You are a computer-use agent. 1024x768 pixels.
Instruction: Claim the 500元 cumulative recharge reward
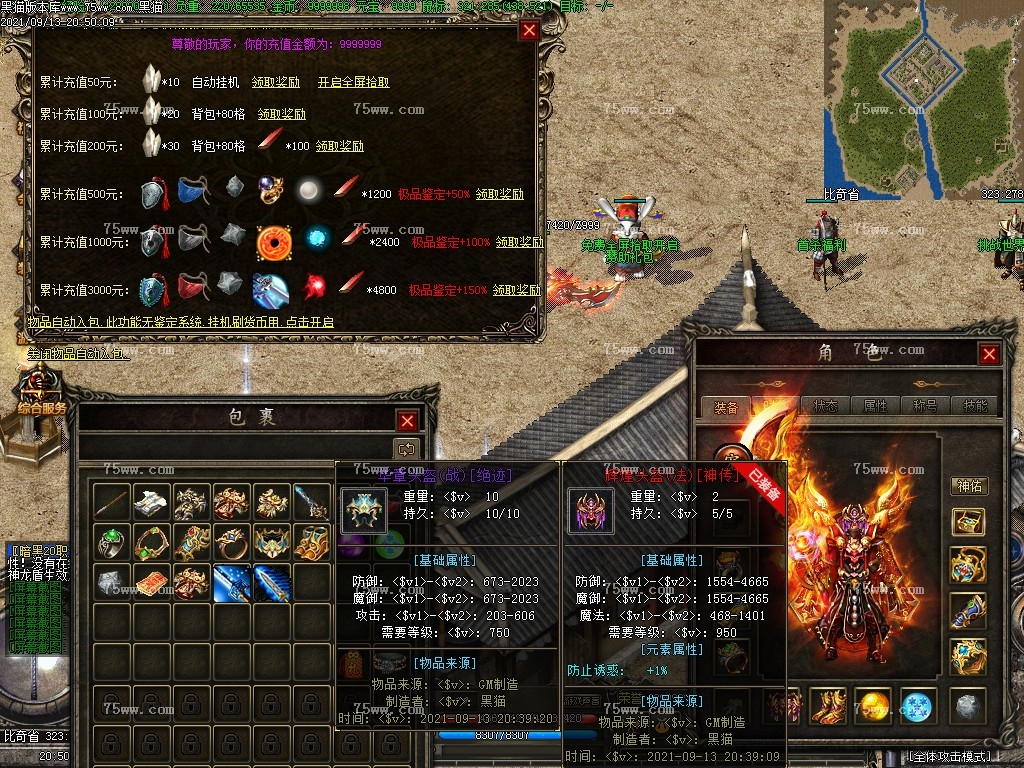(500, 194)
